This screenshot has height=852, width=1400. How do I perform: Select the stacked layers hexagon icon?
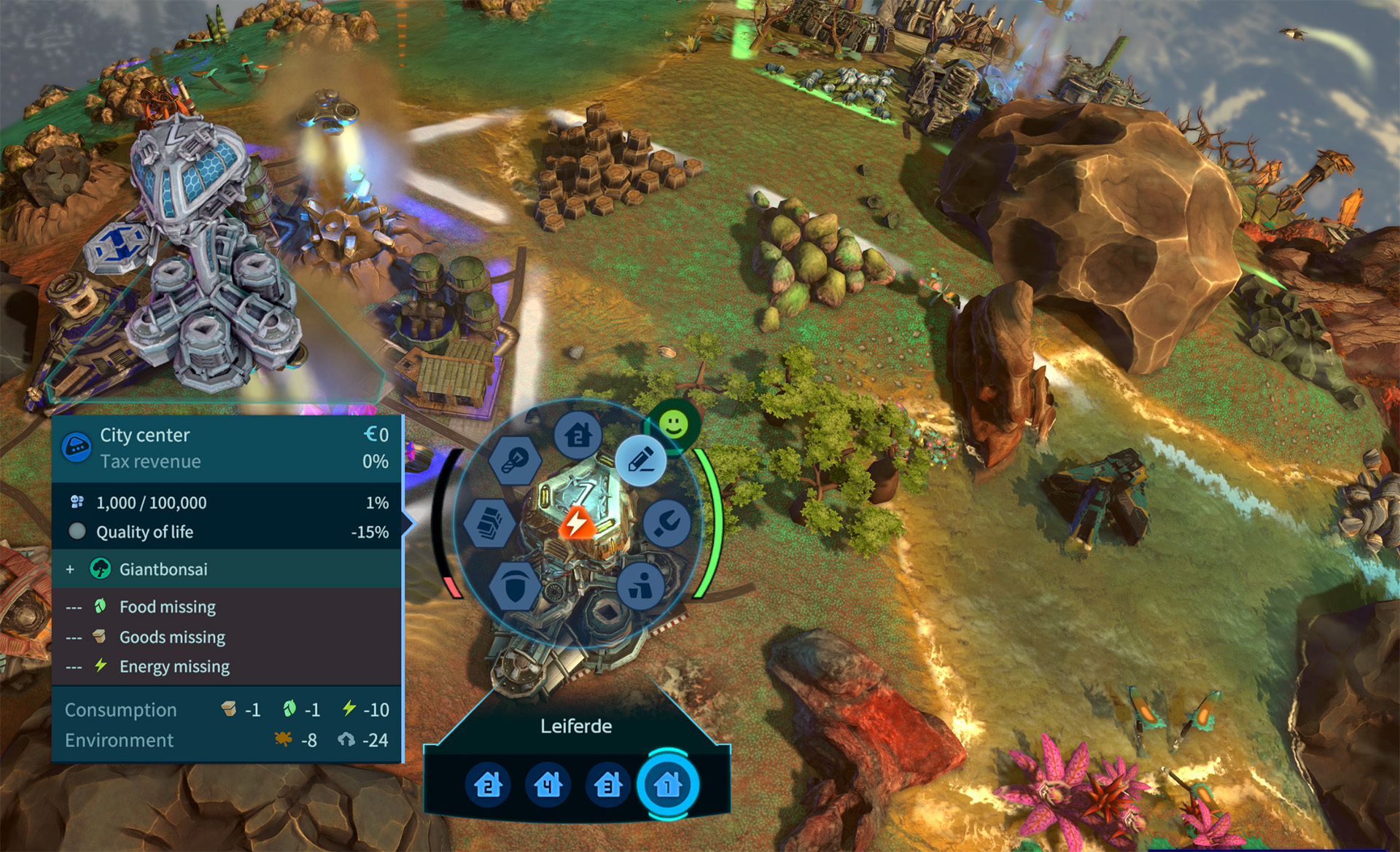(x=489, y=523)
